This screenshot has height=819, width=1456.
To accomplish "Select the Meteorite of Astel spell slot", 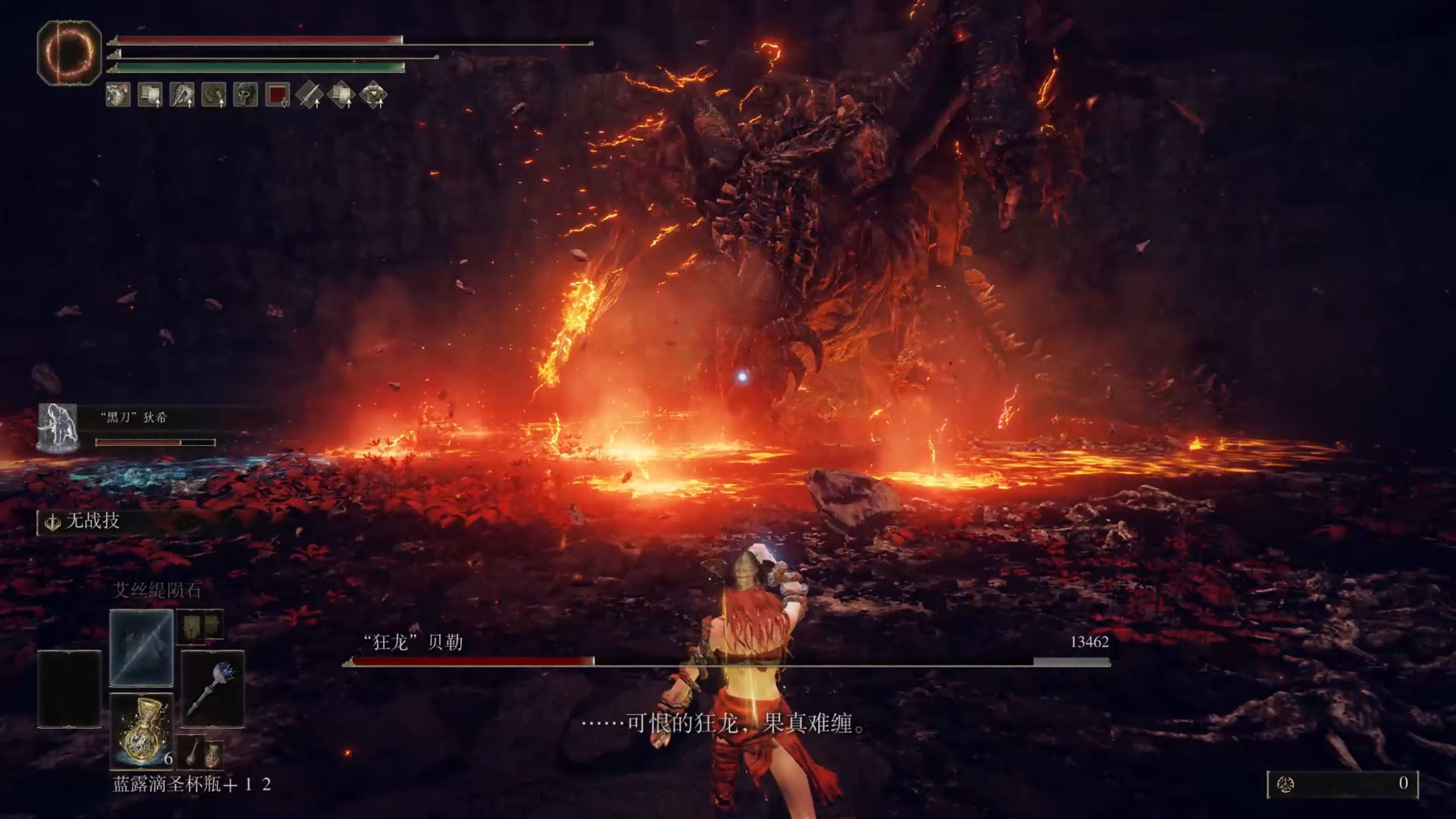I will [x=141, y=648].
